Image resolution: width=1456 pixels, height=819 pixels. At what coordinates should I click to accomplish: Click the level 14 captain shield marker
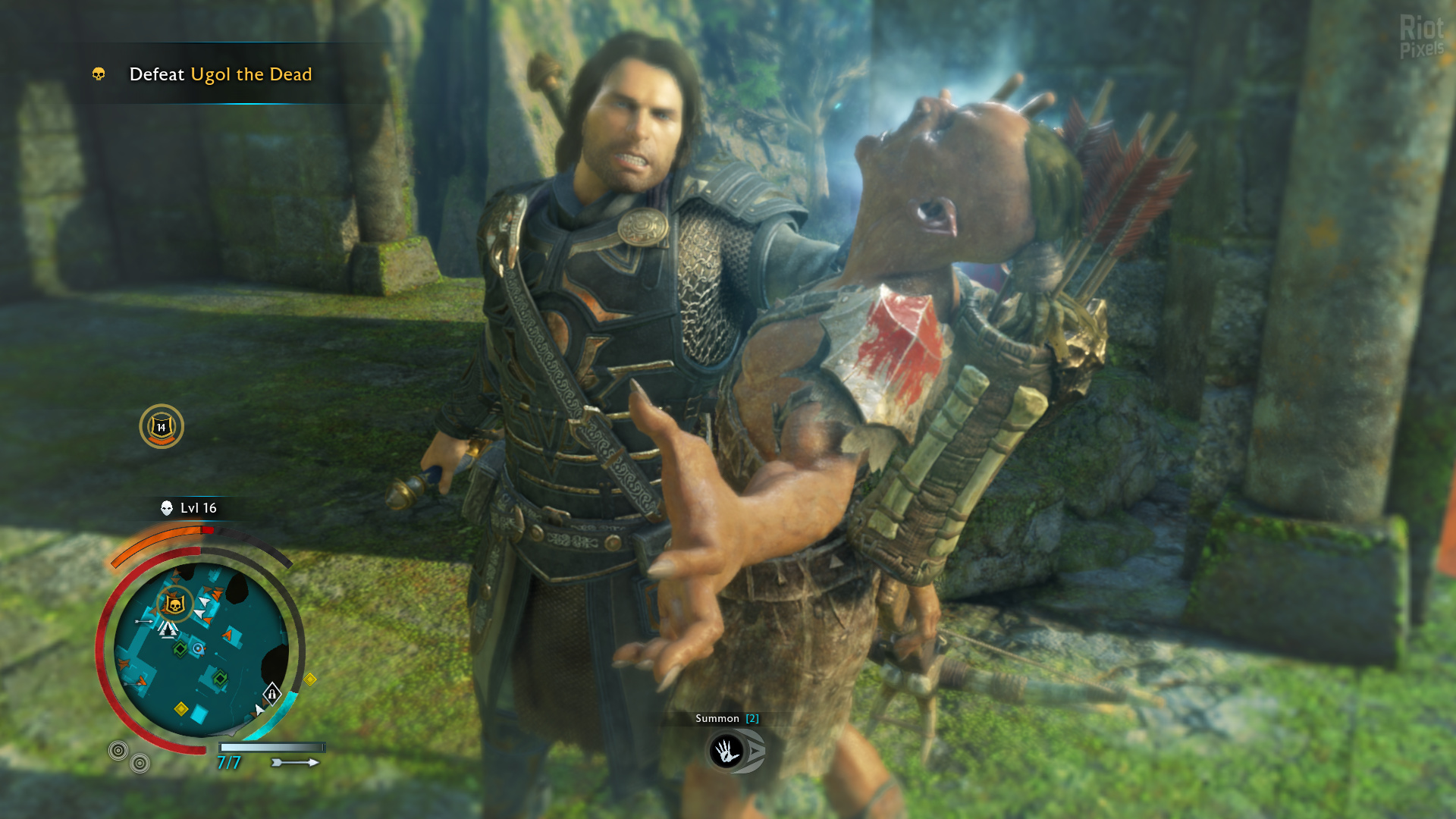tap(162, 427)
